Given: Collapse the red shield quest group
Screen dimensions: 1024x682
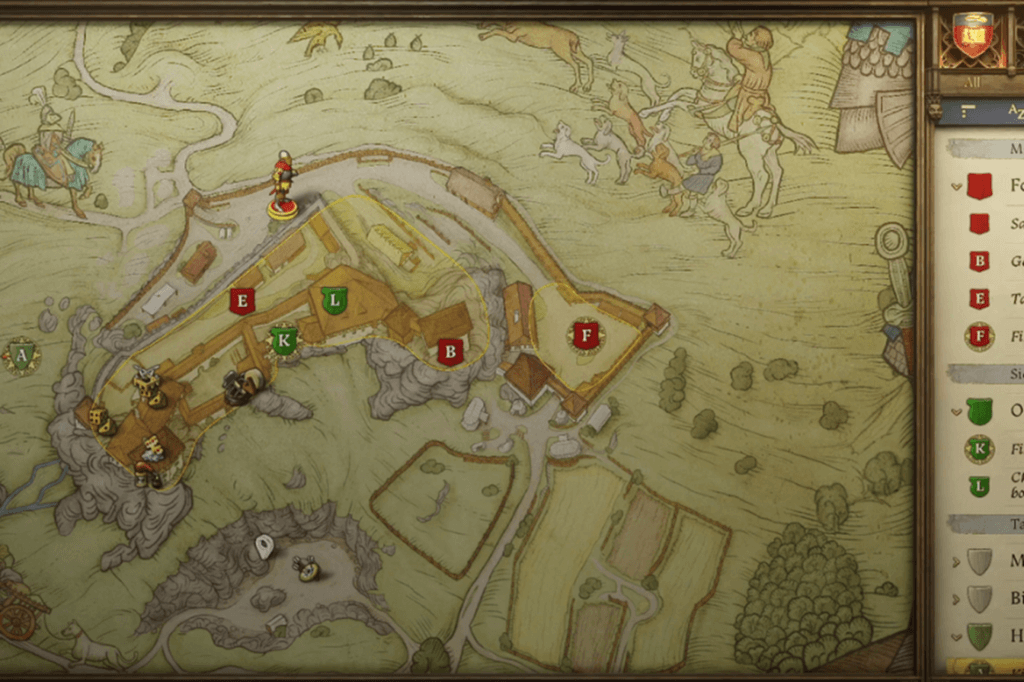Looking at the screenshot, I should pos(958,185).
